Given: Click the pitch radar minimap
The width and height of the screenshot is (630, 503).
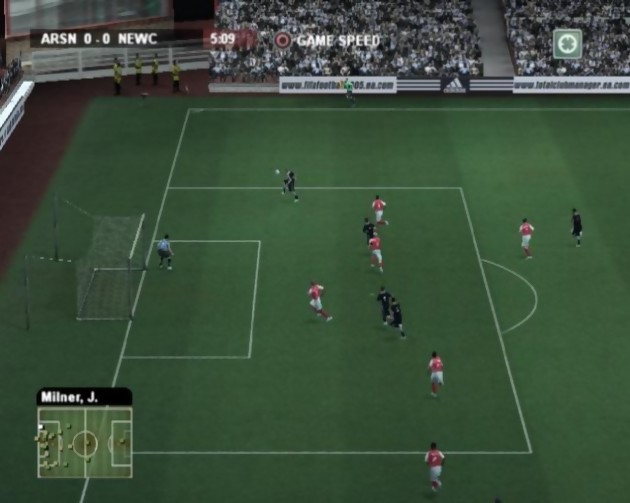Looking at the screenshot, I should (85, 441).
